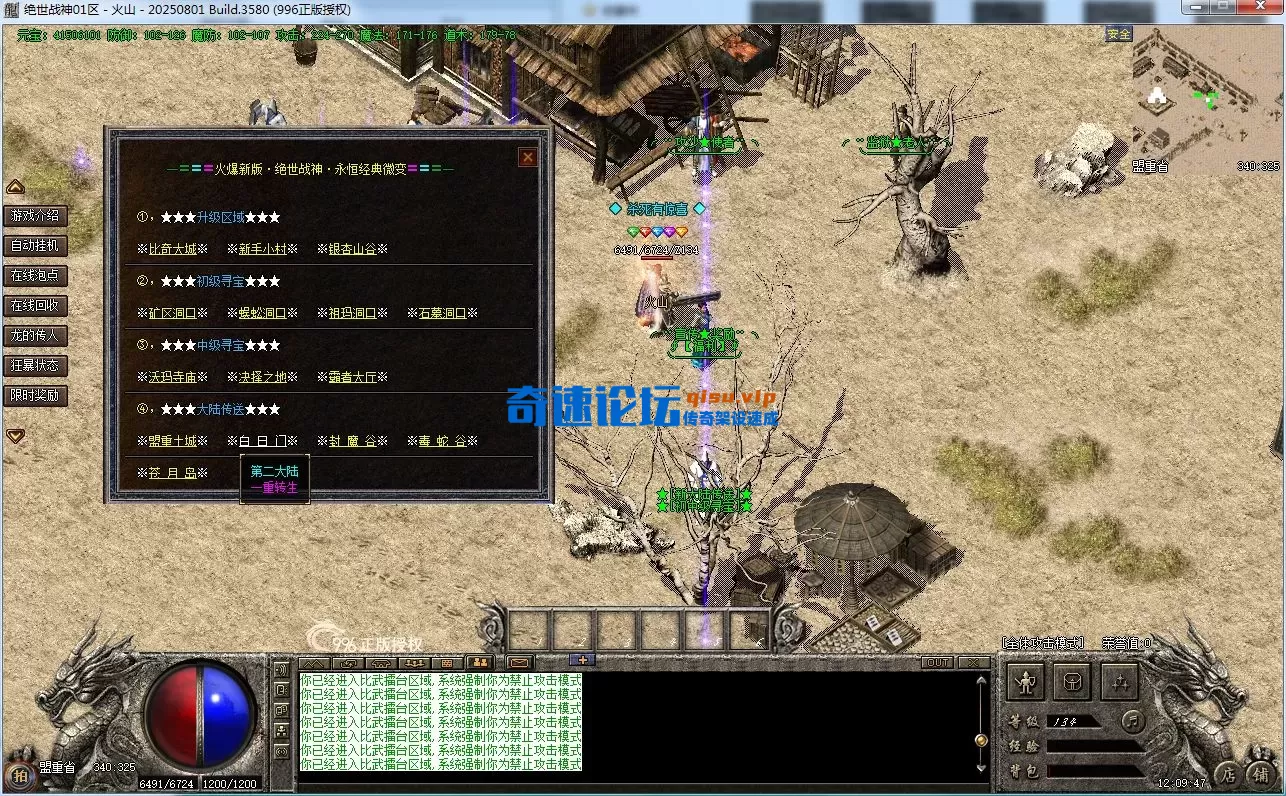Open the 游戏介绍 side button
Viewport: 1286px width, 796px height.
(35, 215)
